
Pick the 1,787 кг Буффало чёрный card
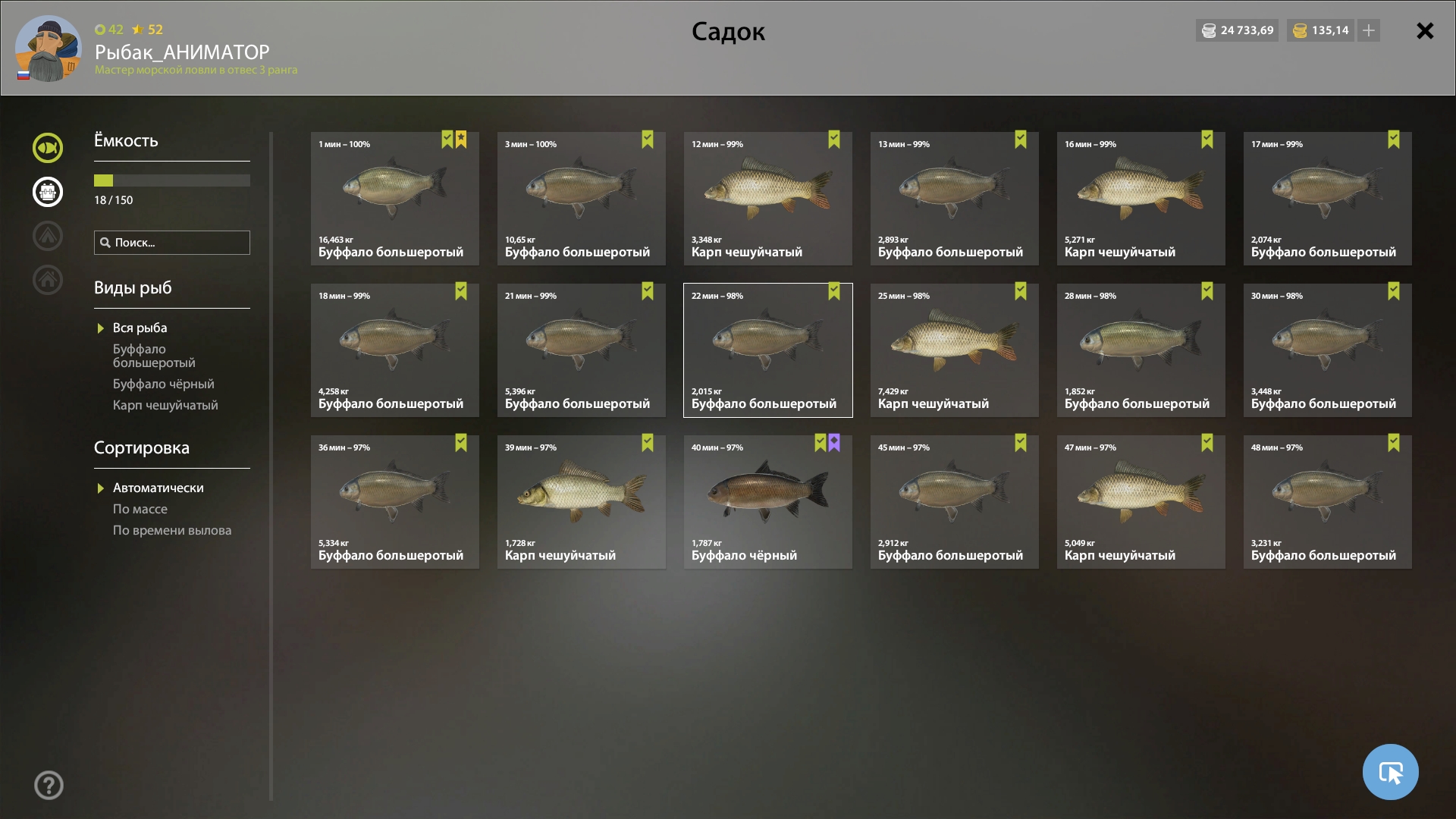[x=767, y=502]
